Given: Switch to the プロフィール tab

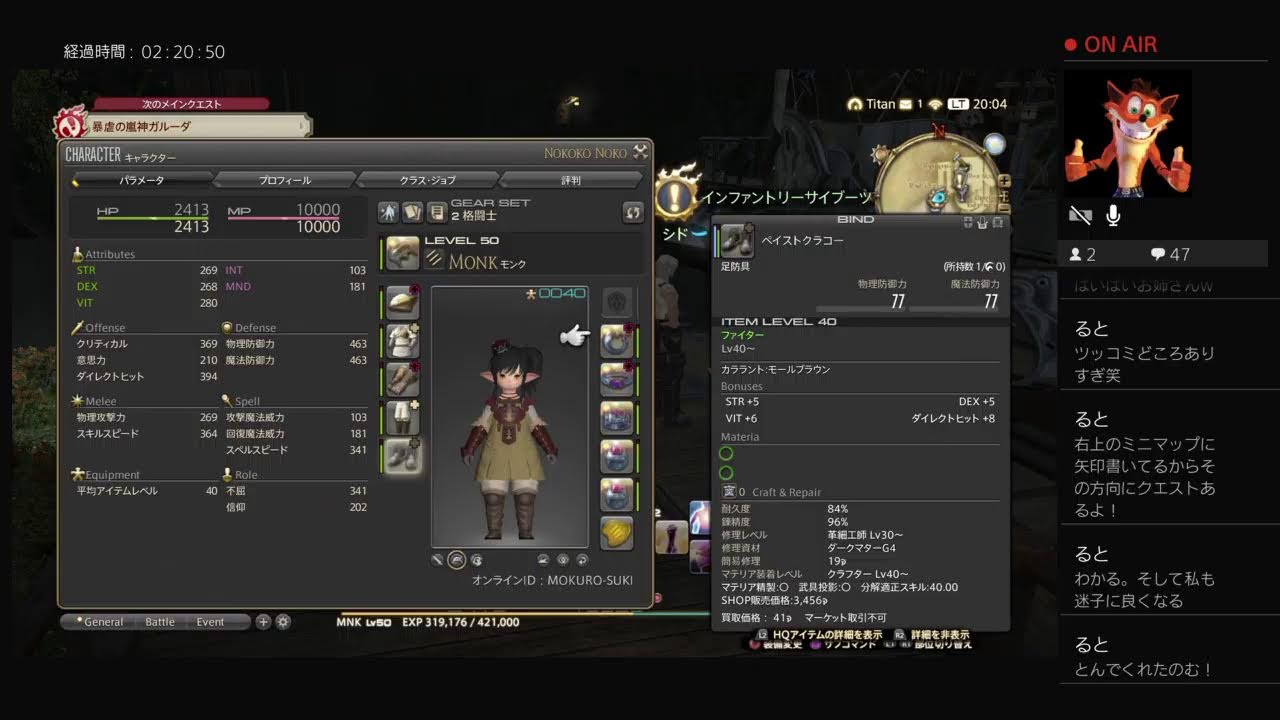Looking at the screenshot, I should (x=287, y=180).
